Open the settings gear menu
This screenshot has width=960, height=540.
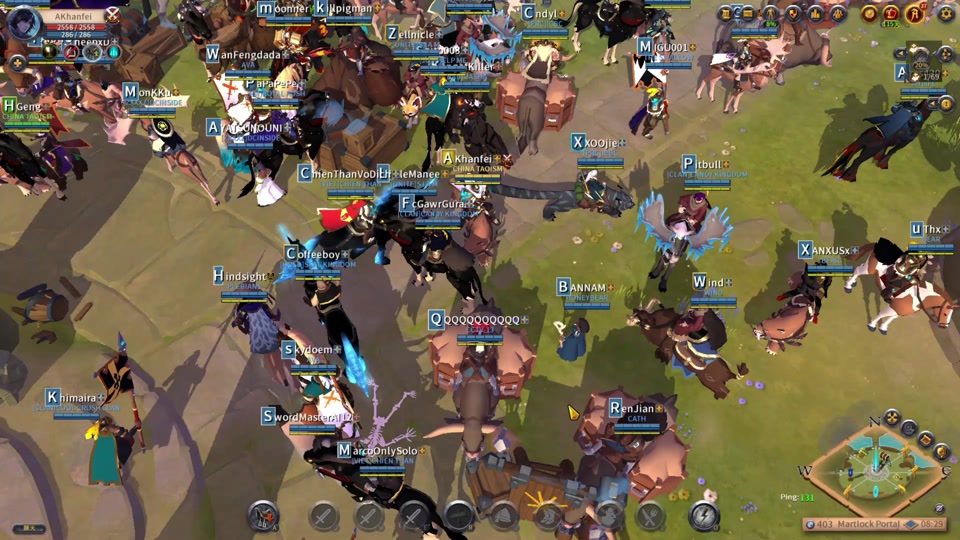click(x=945, y=14)
